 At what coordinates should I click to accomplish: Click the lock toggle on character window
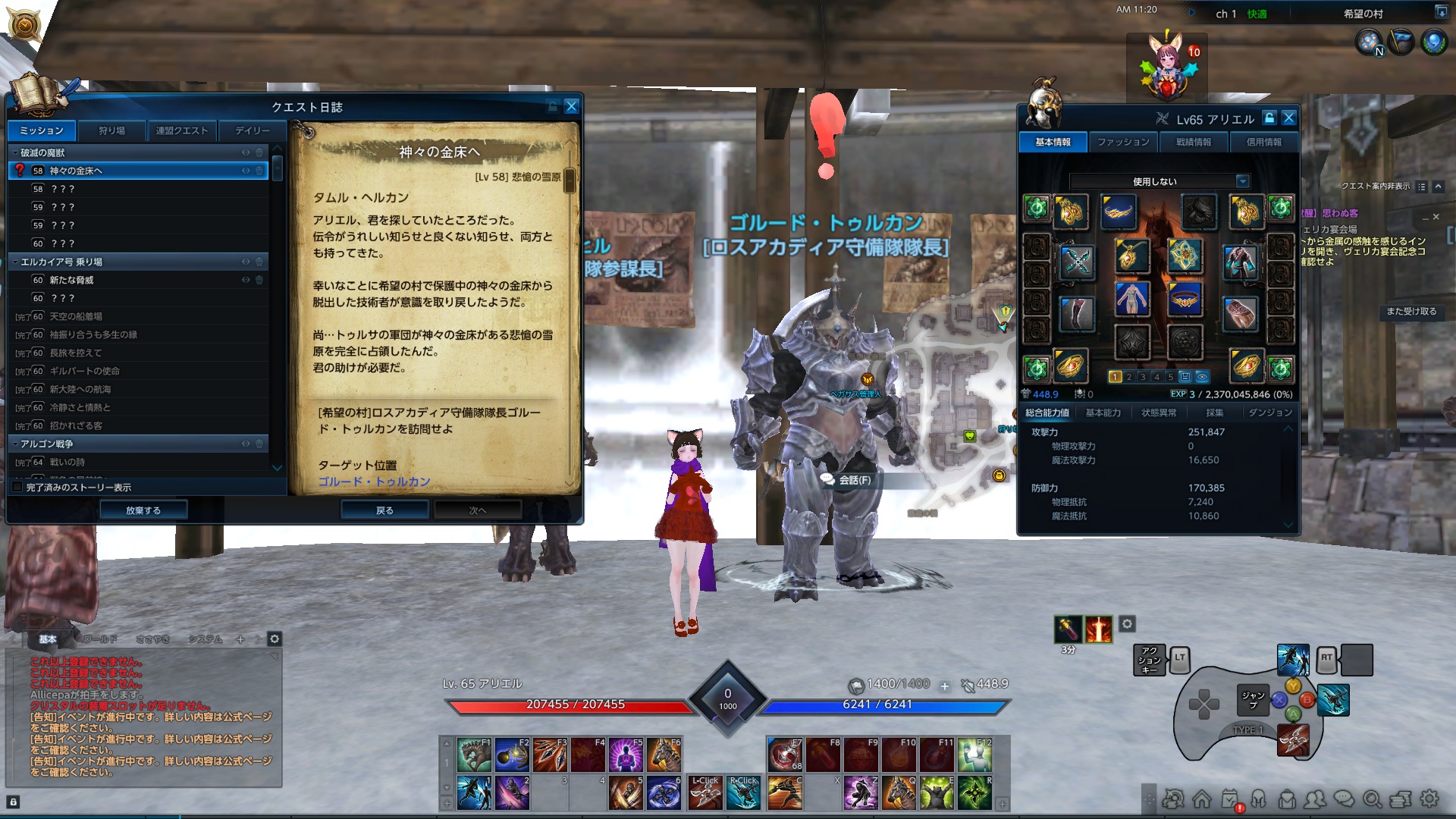pyautogui.click(x=1268, y=118)
